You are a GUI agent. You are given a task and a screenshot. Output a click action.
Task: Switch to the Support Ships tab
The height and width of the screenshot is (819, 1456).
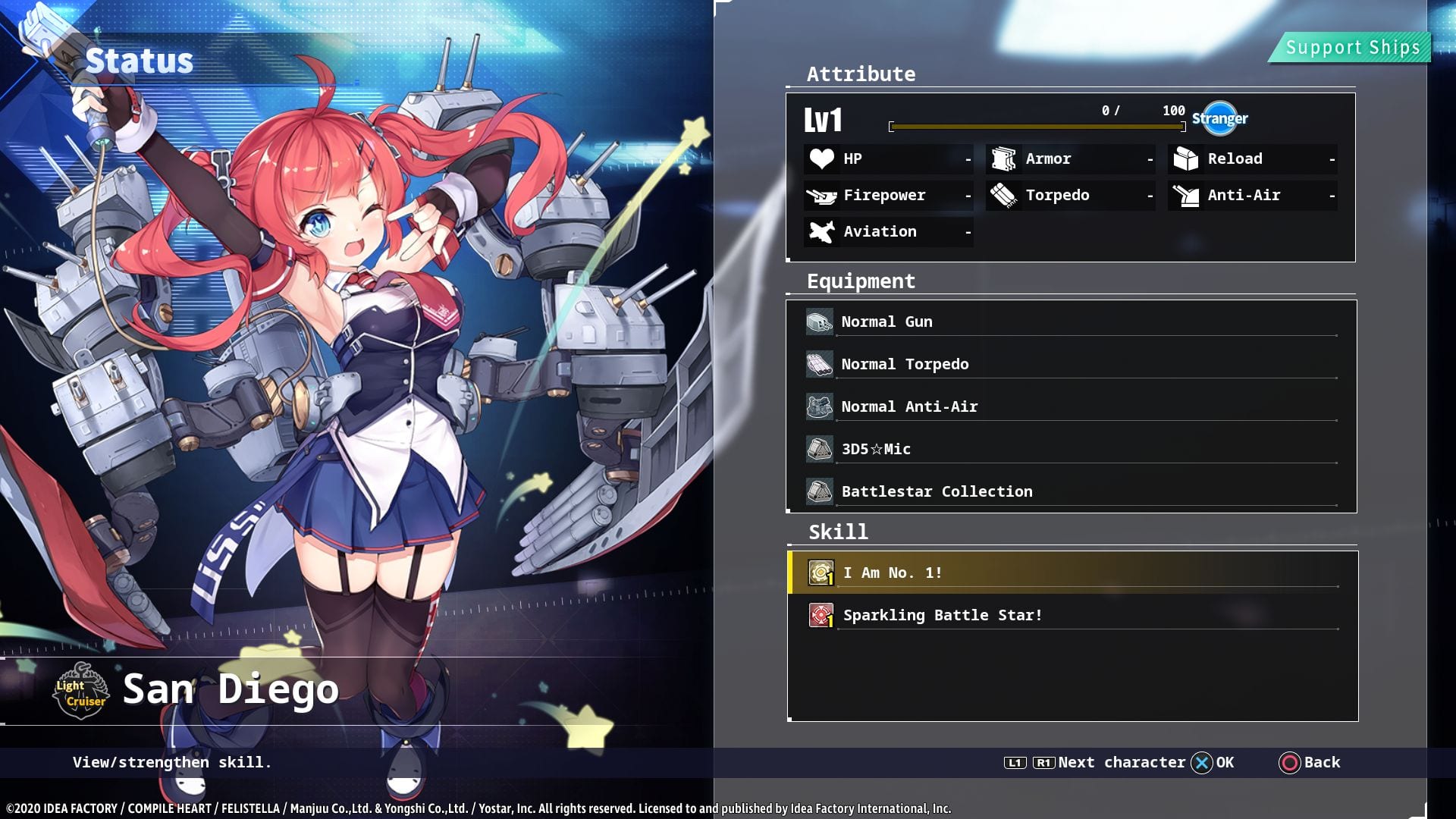click(x=1351, y=48)
